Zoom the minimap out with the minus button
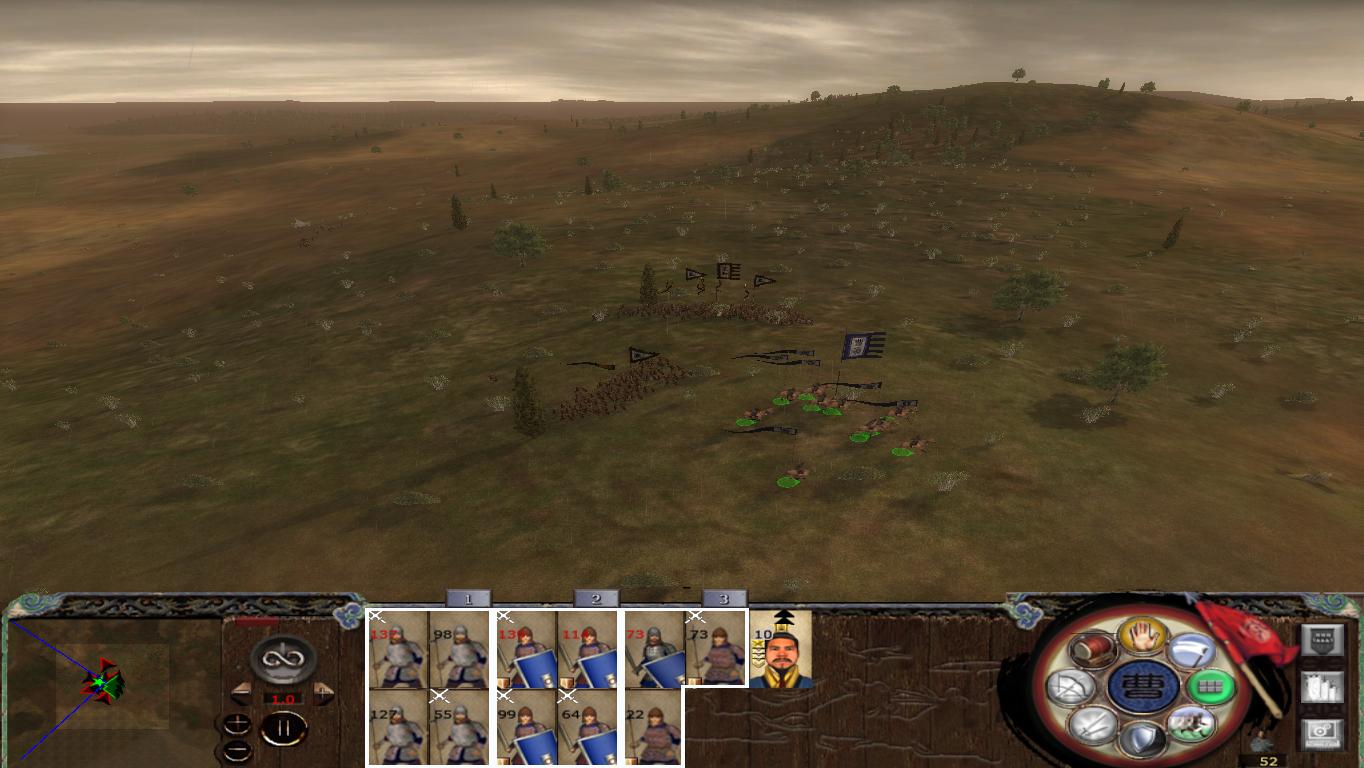This screenshot has width=1364, height=768. point(236,750)
